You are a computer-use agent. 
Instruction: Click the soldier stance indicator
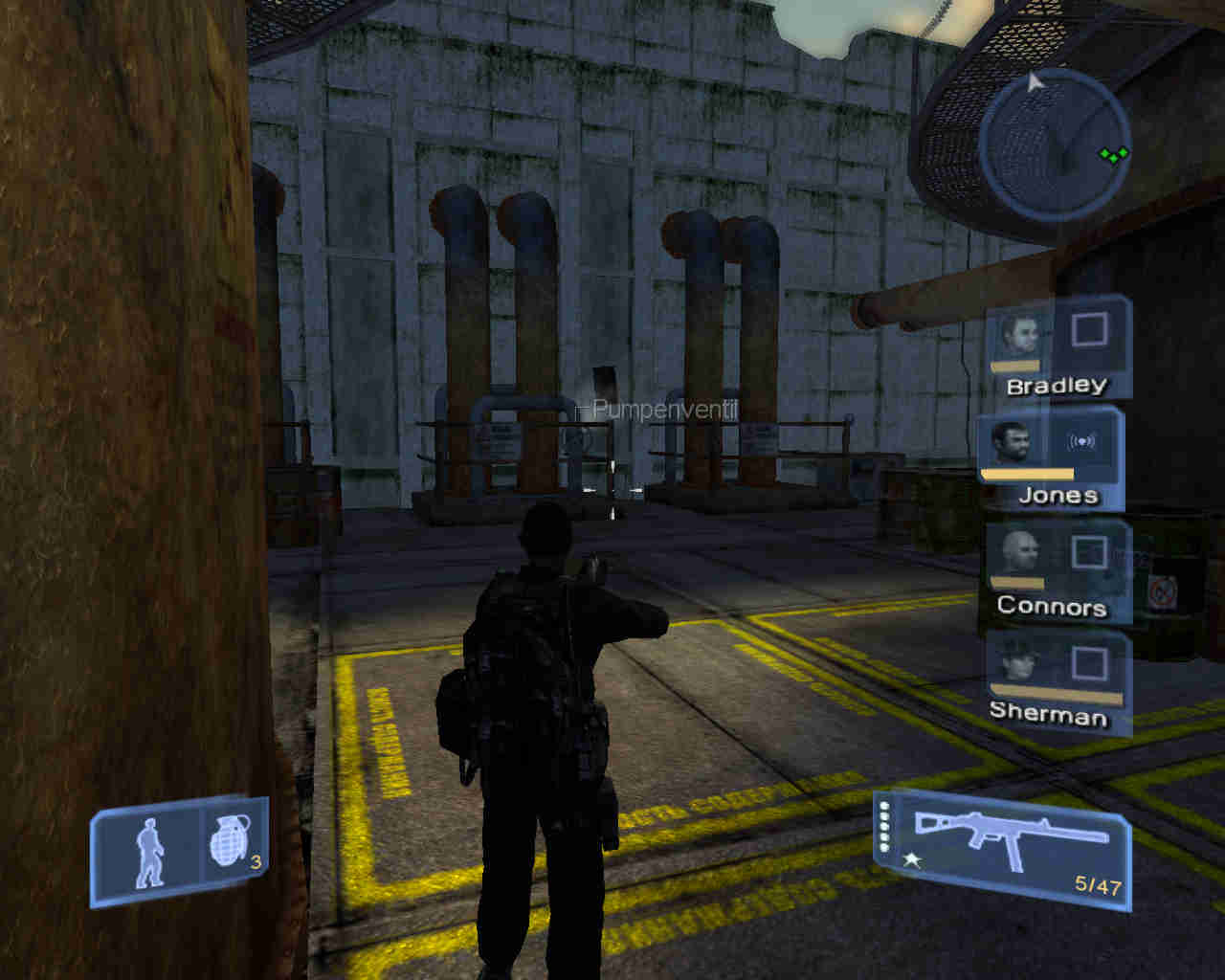148,852
